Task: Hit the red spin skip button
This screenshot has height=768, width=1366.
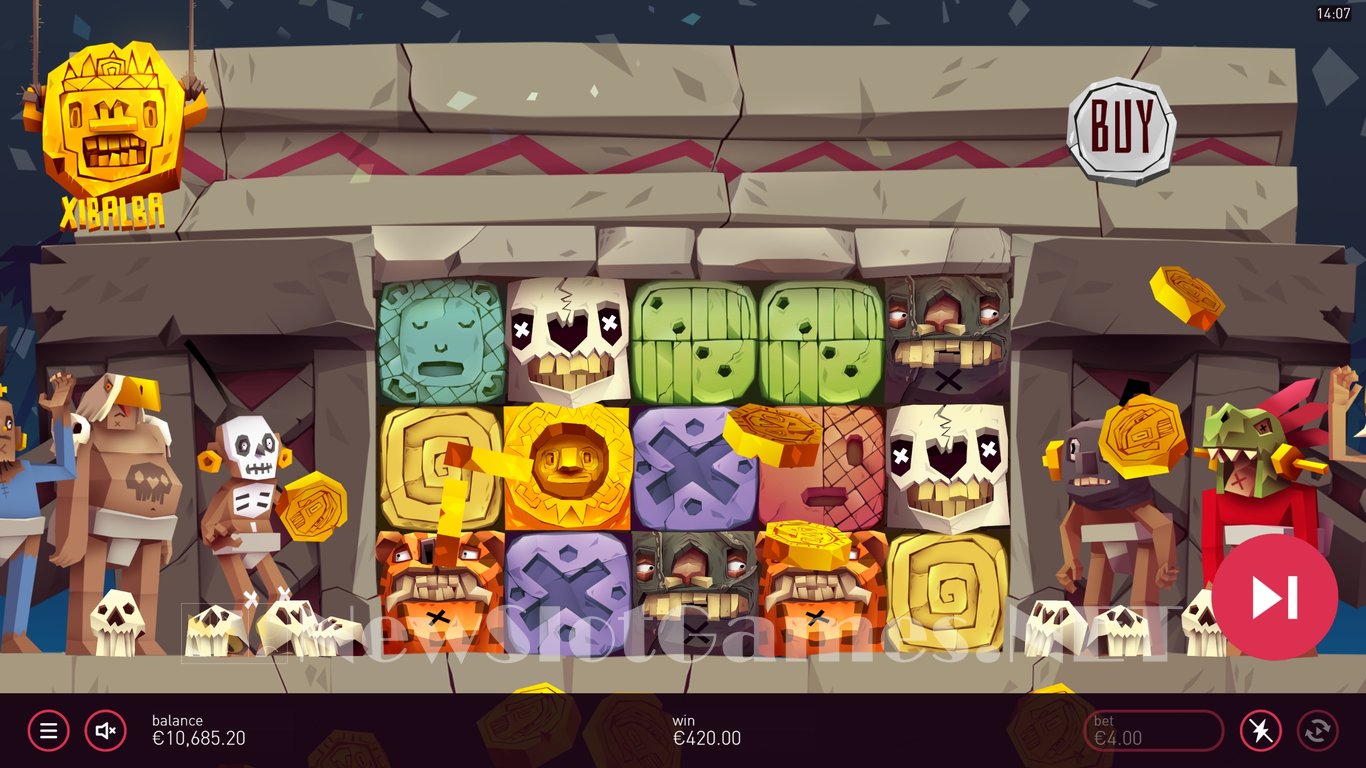Action: click(1274, 597)
